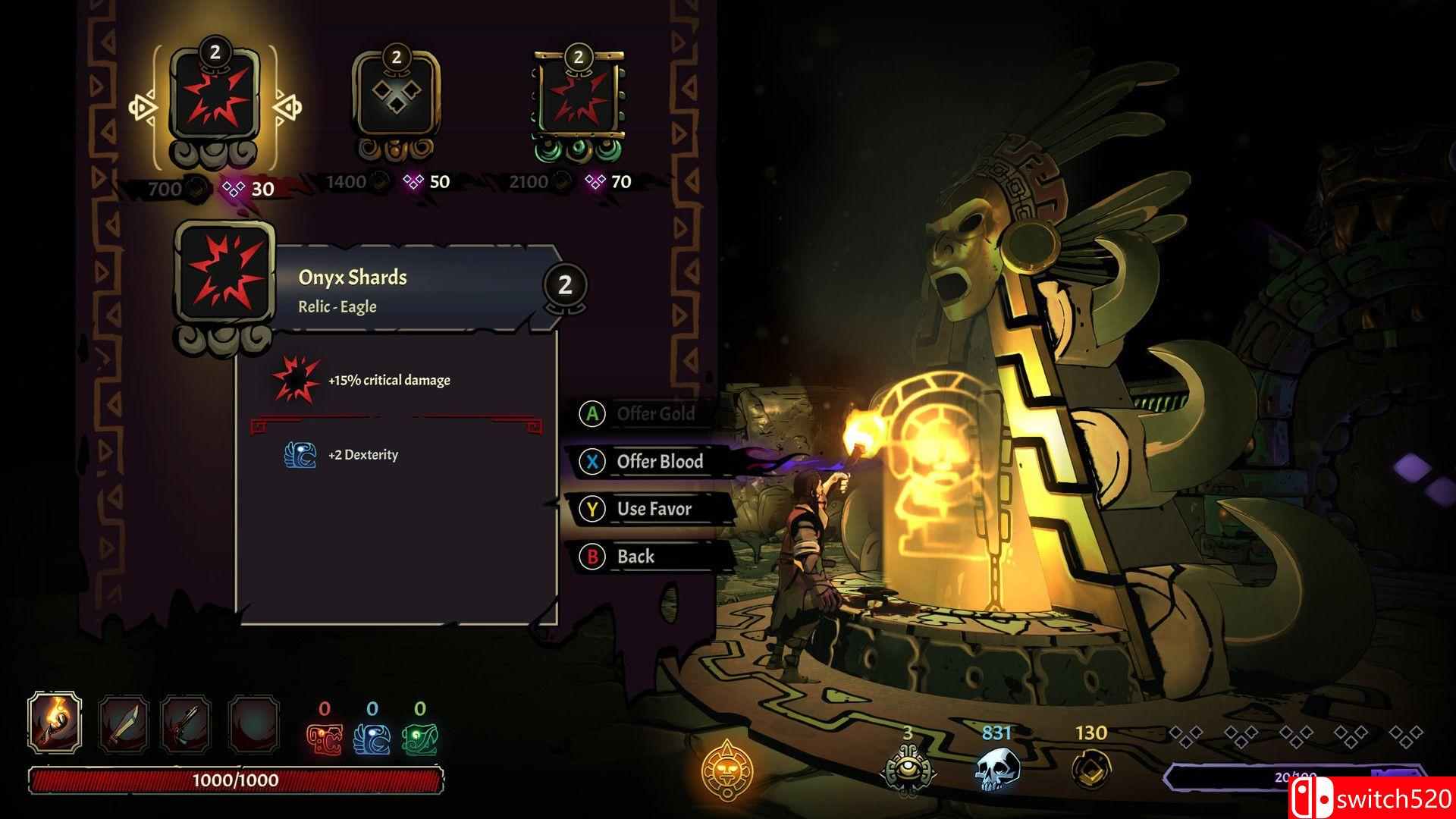Screen dimensions: 1456x819
Task: Select Offer Blood to pay with health
Action: 658,461
